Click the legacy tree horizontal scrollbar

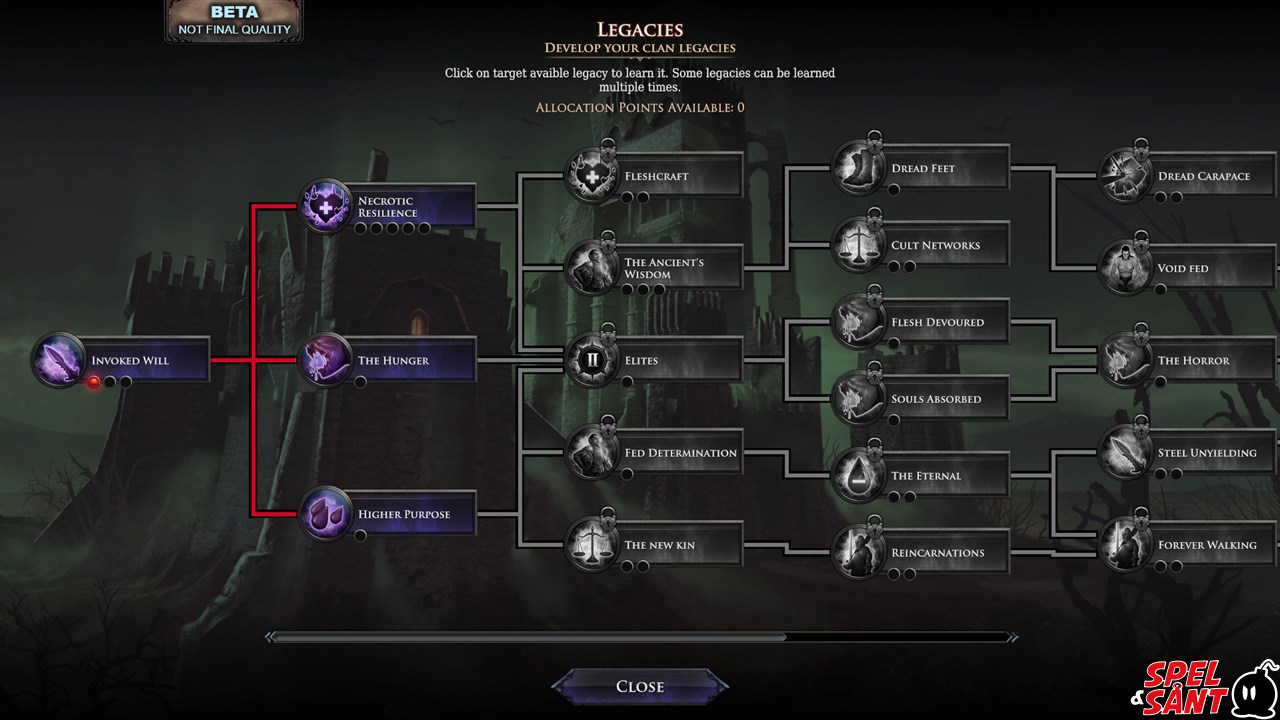pos(528,637)
